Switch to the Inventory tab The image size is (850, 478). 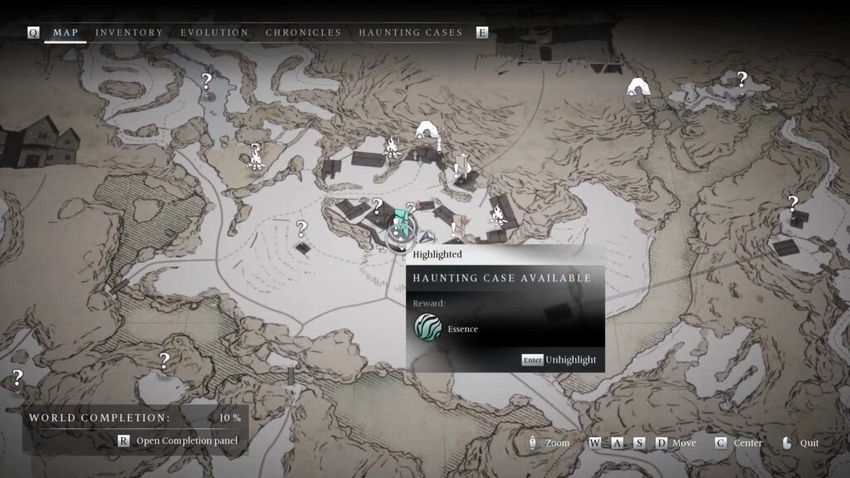click(x=129, y=33)
